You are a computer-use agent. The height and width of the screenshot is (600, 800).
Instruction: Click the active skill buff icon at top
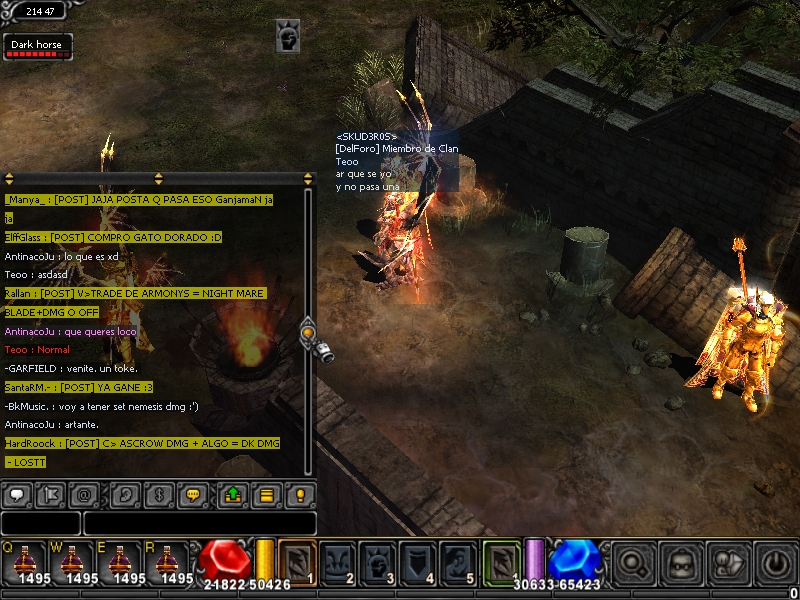tap(288, 38)
